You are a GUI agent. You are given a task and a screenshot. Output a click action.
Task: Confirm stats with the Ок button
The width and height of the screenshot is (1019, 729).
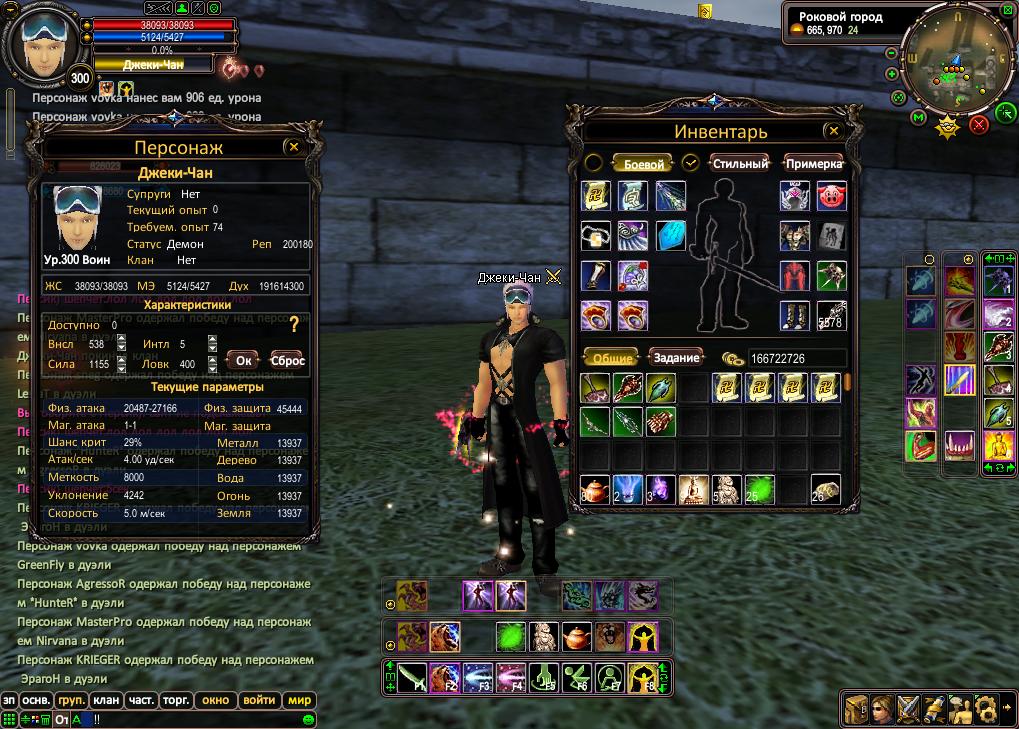243,360
